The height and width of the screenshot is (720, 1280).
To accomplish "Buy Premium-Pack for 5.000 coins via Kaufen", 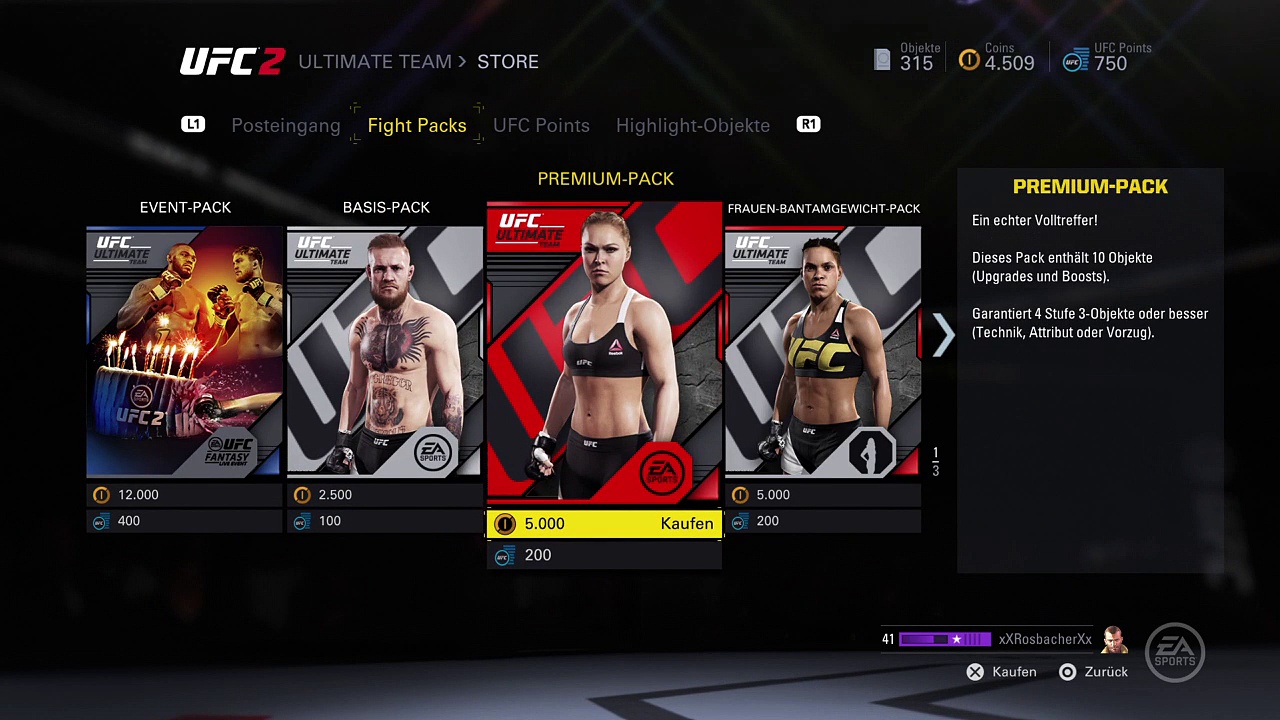I will 604,524.
